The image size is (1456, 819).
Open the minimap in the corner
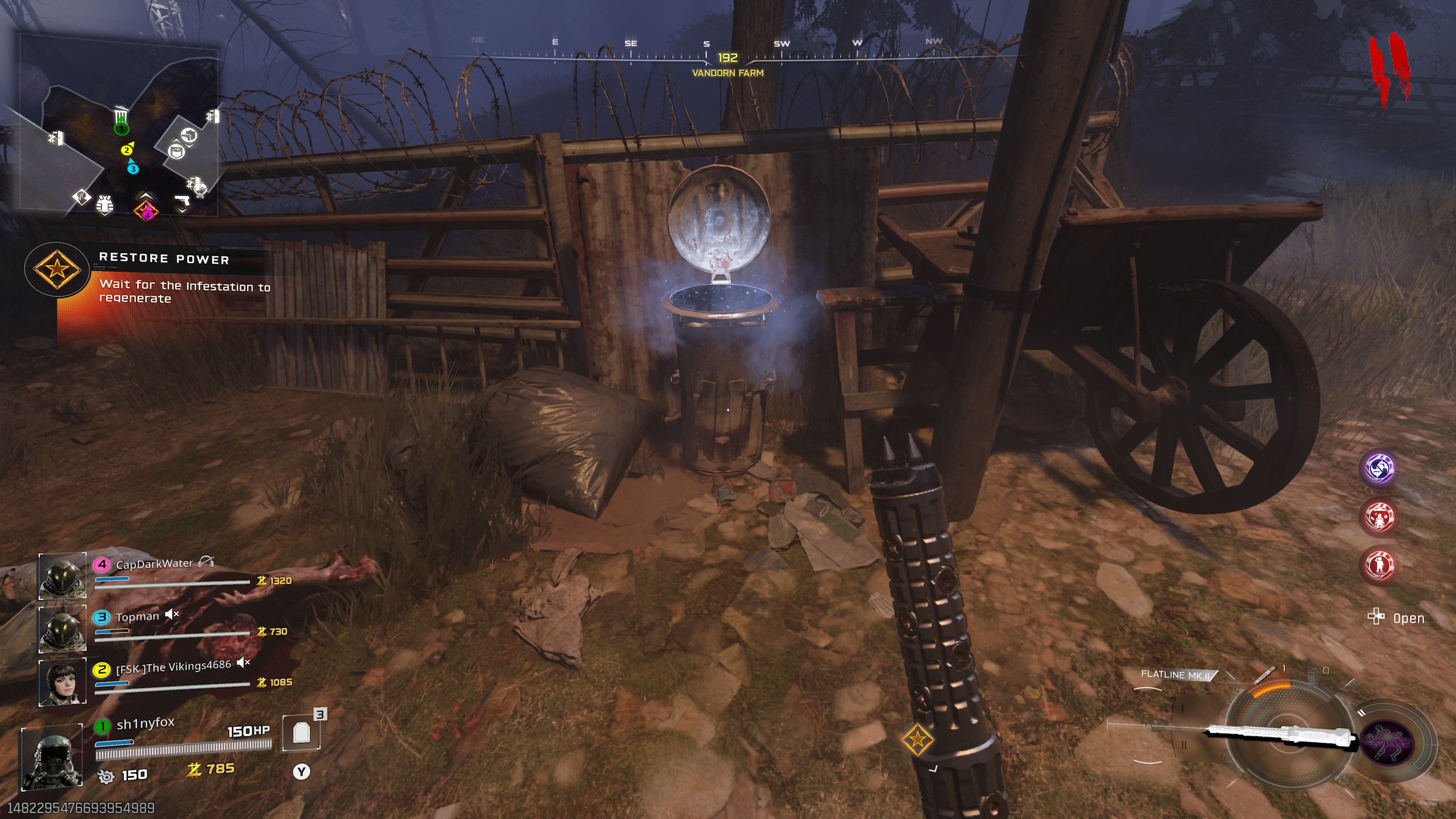119,126
